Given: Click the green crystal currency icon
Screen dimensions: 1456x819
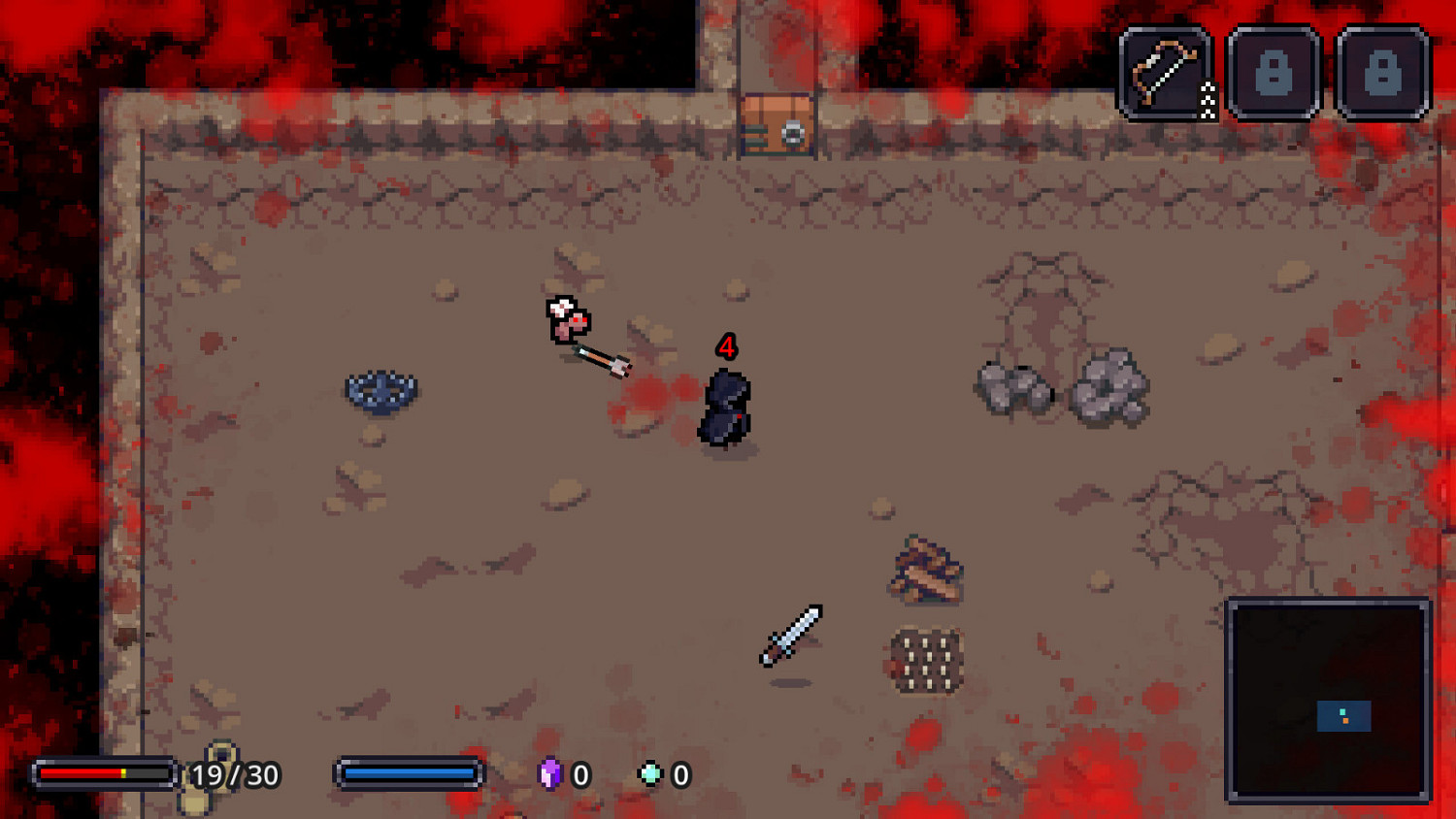Looking at the screenshot, I should 652,774.
